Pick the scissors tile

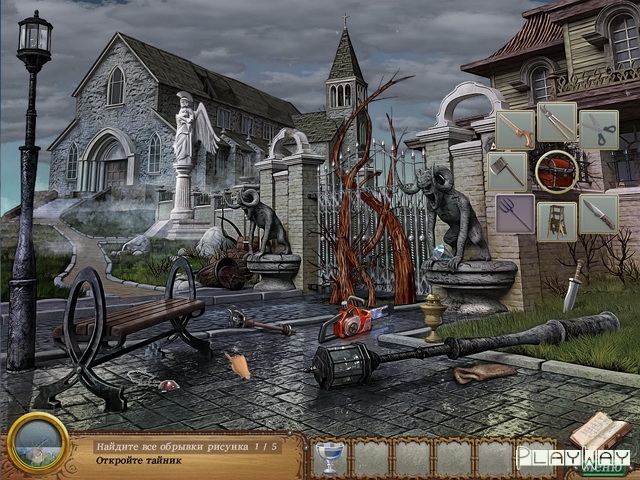(x=599, y=128)
